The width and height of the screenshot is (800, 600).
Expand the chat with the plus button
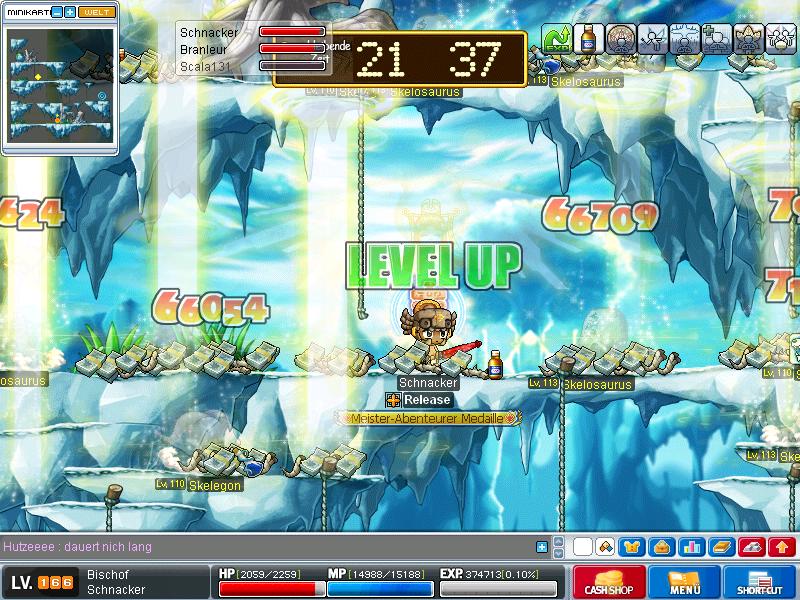click(542, 547)
